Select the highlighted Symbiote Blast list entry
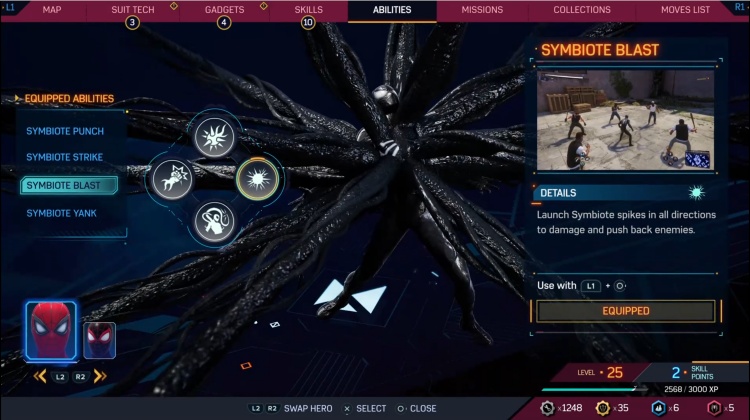The height and width of the screenshot is (420, 750). tap(68, 185)
